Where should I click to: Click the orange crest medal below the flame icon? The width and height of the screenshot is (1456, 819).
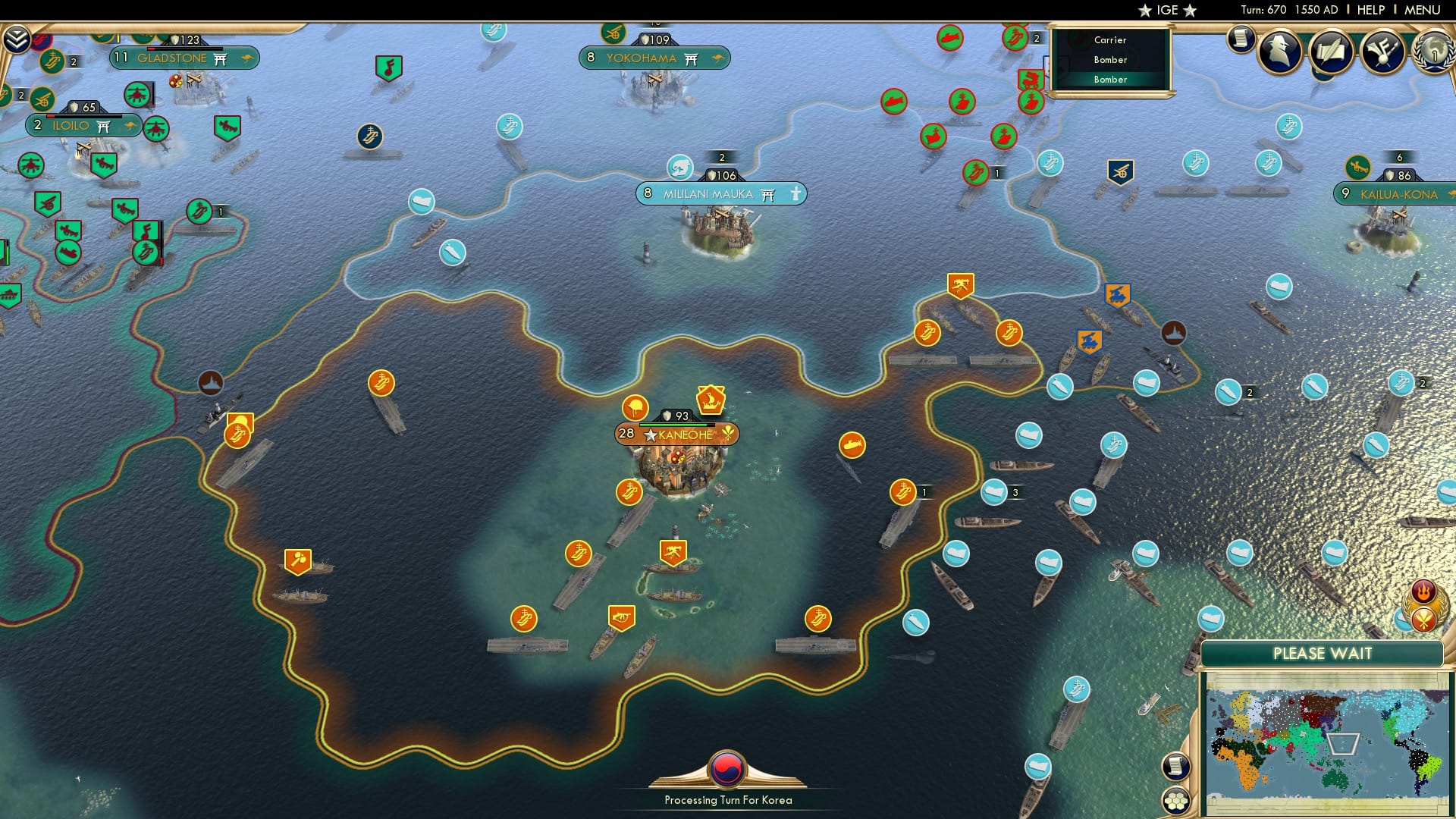click(x=1423, y=620)
